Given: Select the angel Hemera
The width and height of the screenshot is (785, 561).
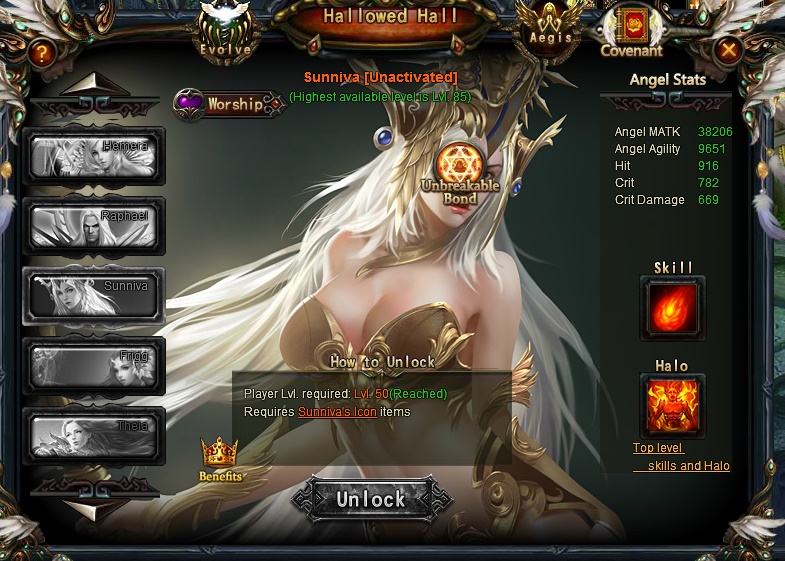Looking at the screenshot, I should [x=94, y=156].
